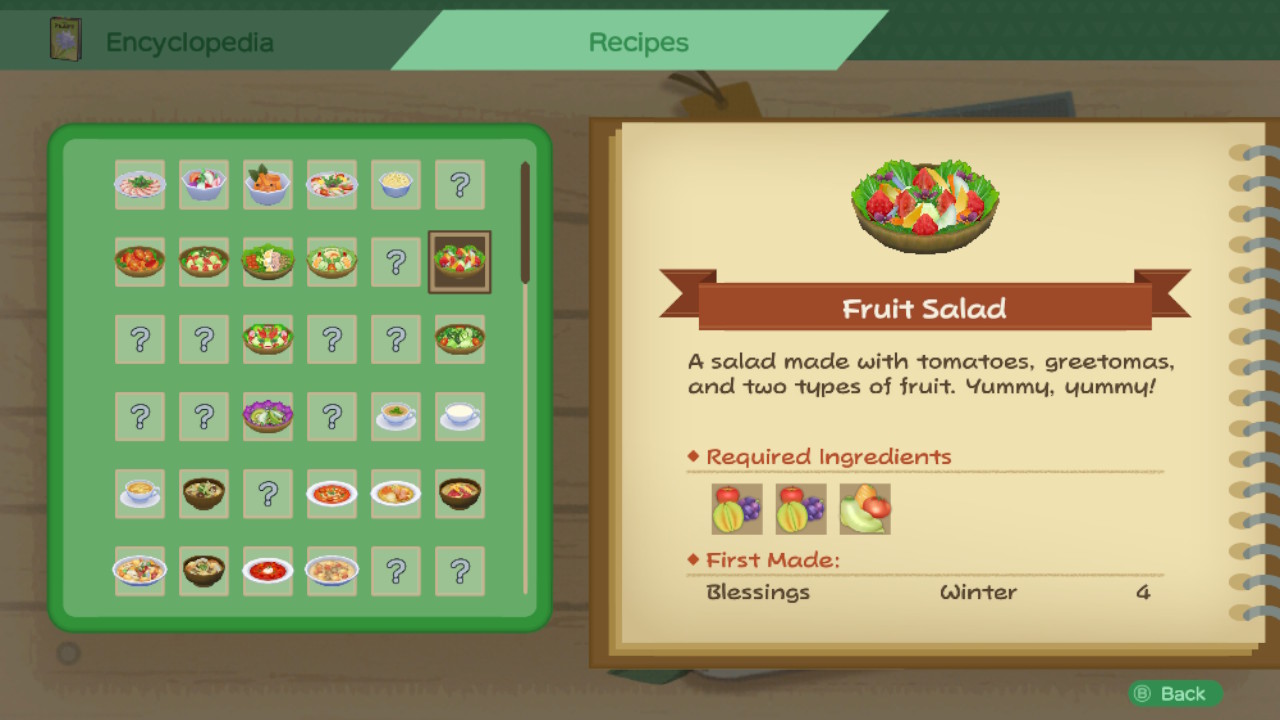Select the Recipes tab header
1280x720 pixels.
[x=640, y=42]
